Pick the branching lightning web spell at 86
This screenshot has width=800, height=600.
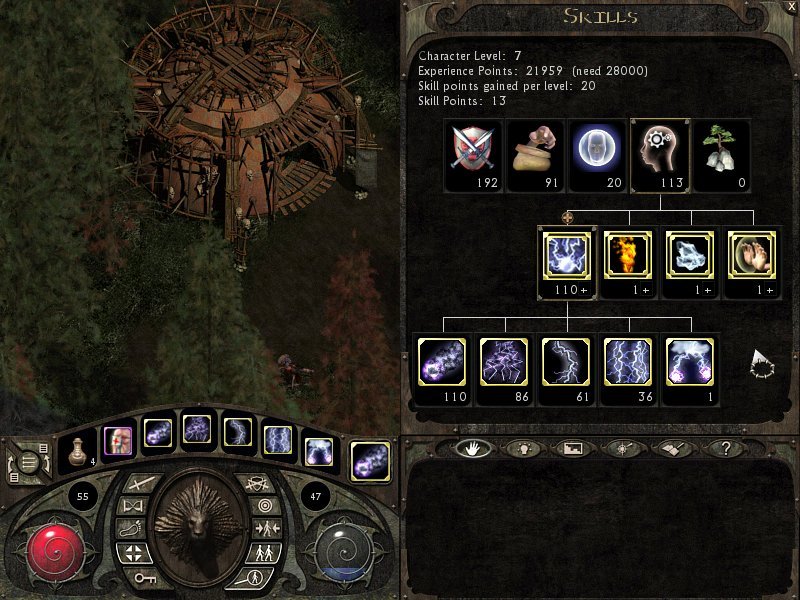point(505,362)
